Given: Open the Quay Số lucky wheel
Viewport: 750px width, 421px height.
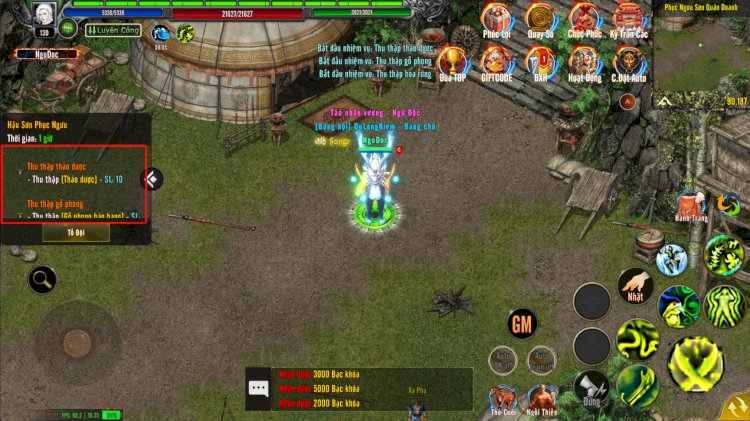Looking at the screenshot, I should (541, 19).
